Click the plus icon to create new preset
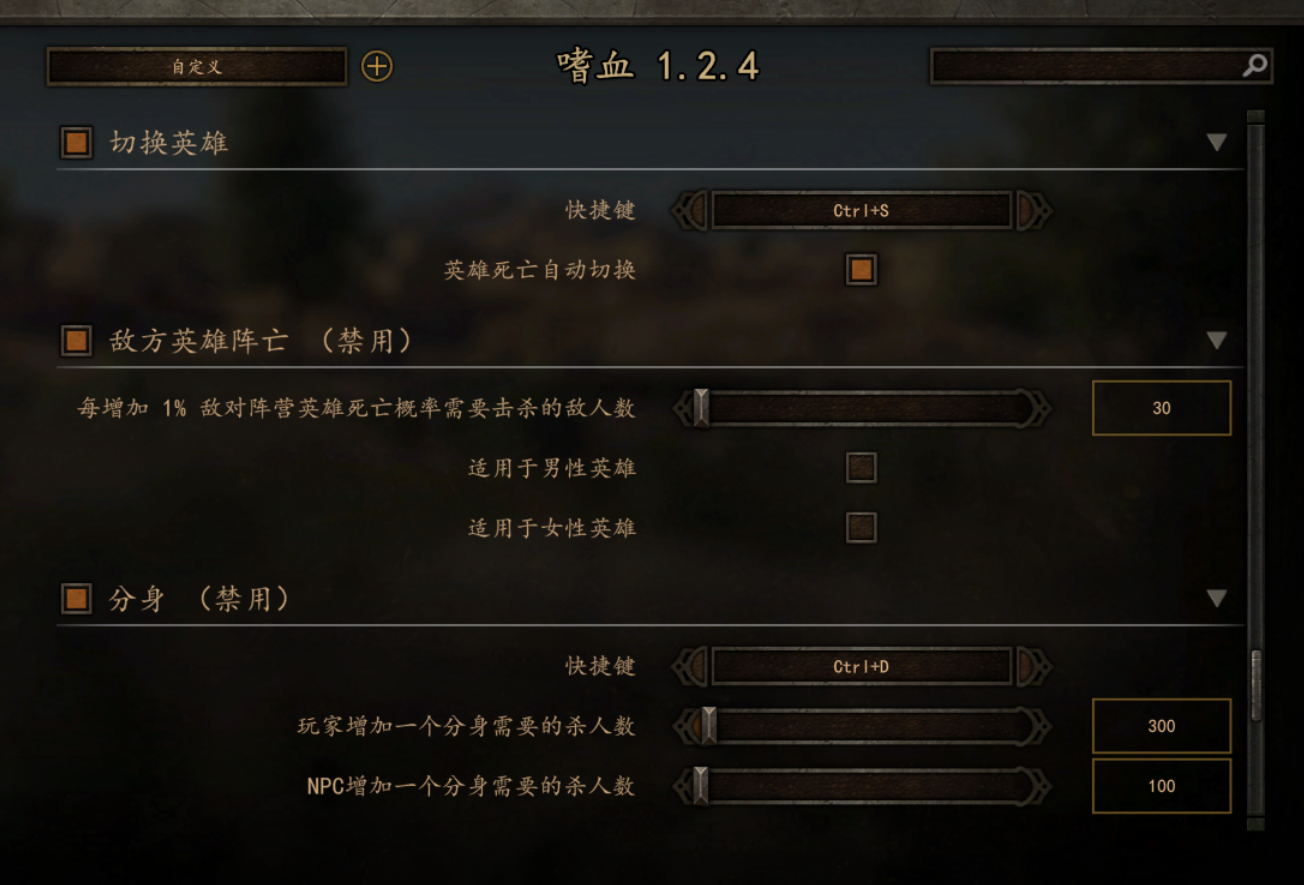Viewport: 1304px width, 885px height. (x=377, y=66)
